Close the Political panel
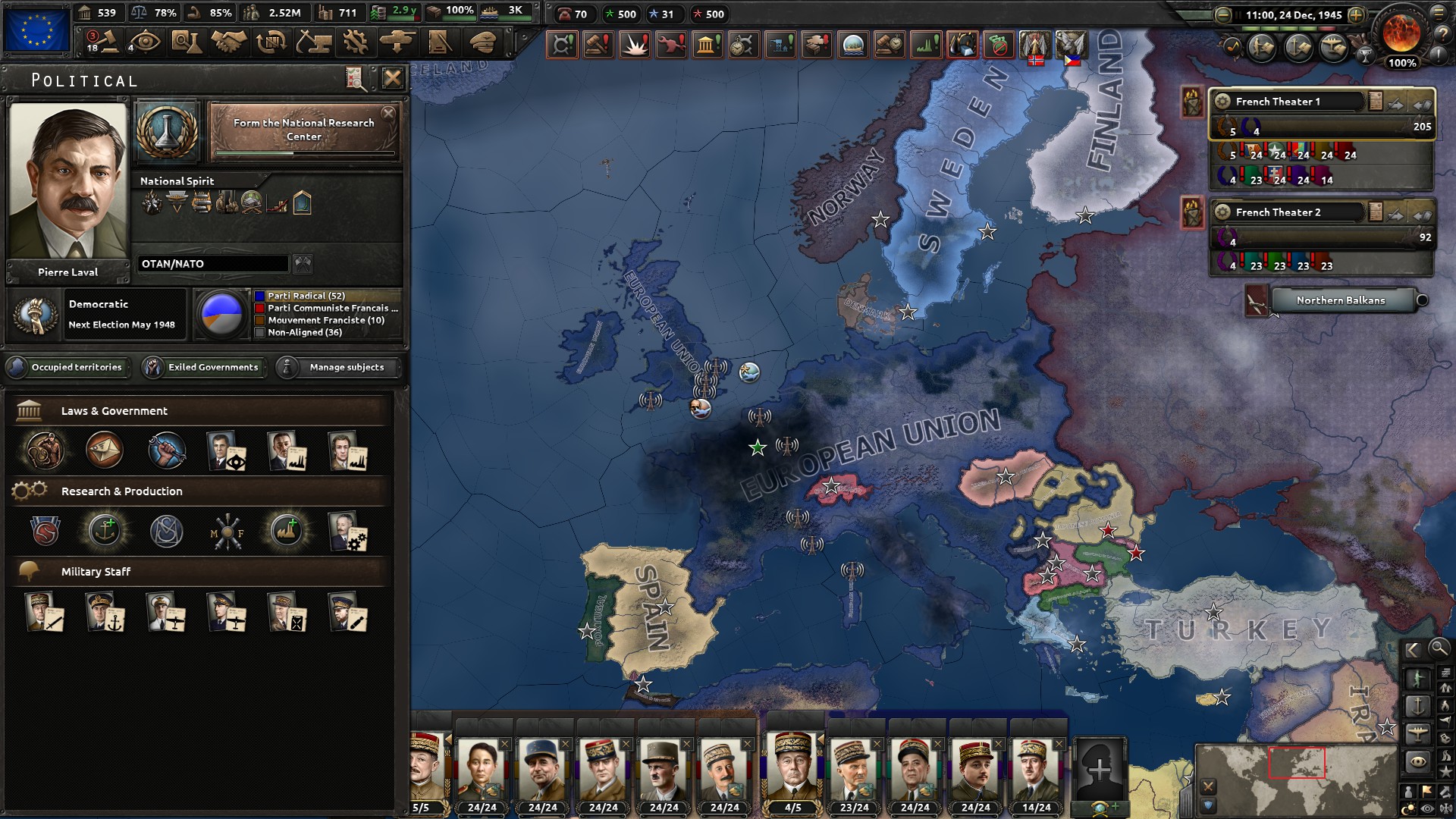1456x819 pixels. [x=392, y=78]
